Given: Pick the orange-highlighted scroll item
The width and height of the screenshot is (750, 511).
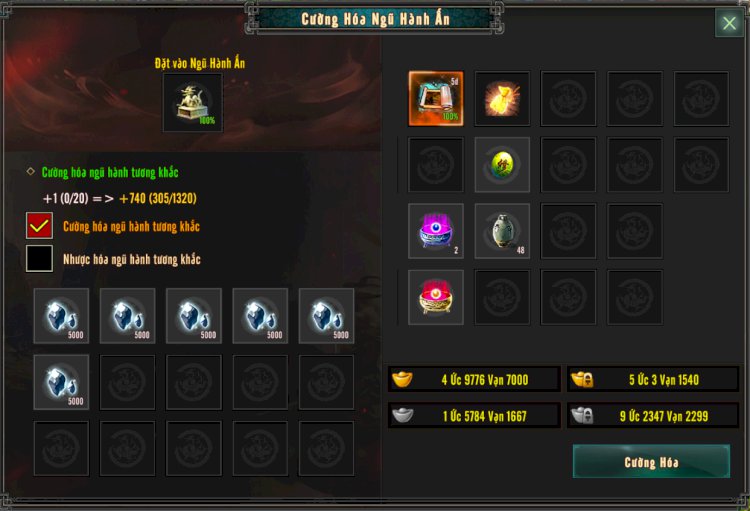Looking at the screenshot, I should pos(436,98).
